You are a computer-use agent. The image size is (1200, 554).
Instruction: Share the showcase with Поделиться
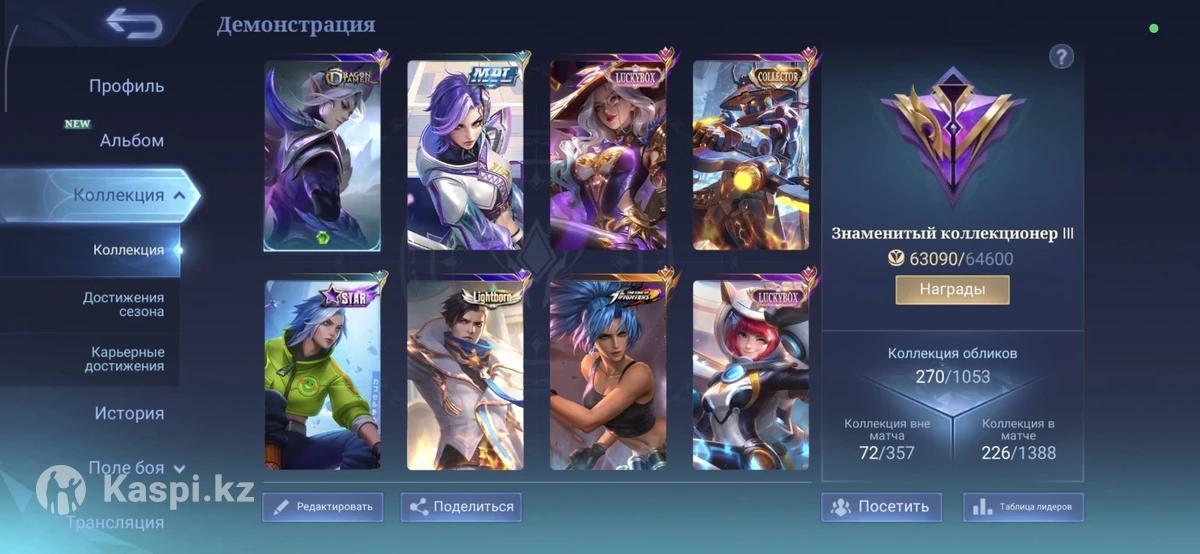(461, 507)
